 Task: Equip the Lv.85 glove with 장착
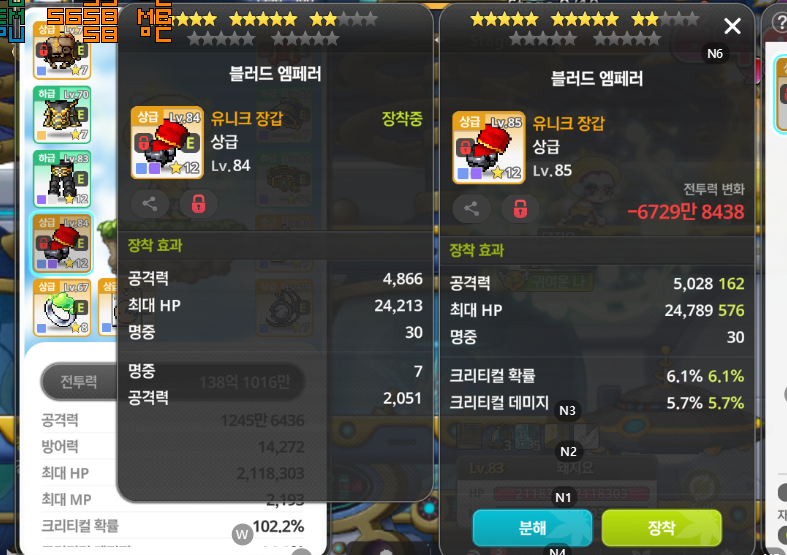coord(661,527)
